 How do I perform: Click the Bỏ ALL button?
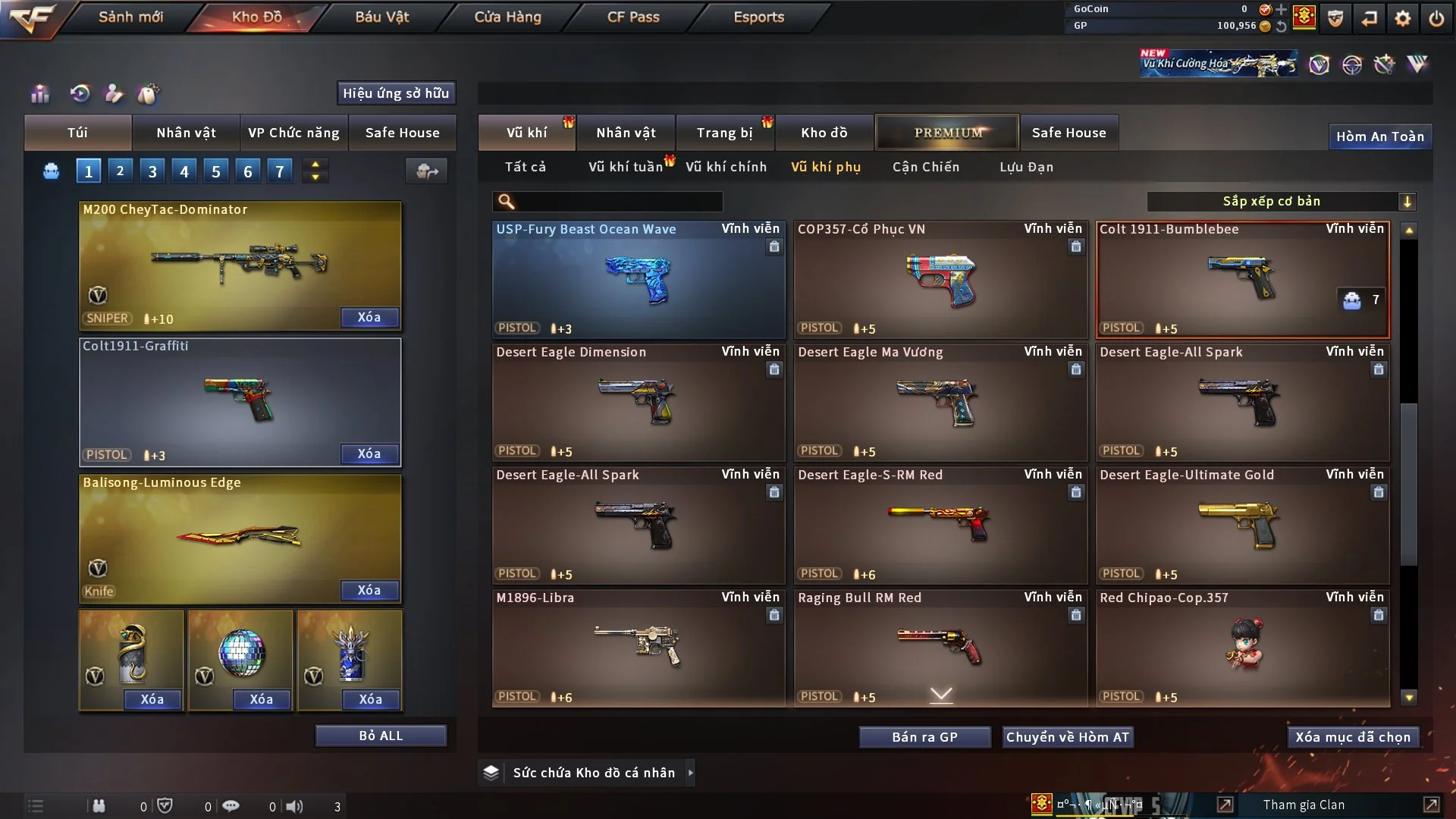pyautogui.click(x=381, y=736)
